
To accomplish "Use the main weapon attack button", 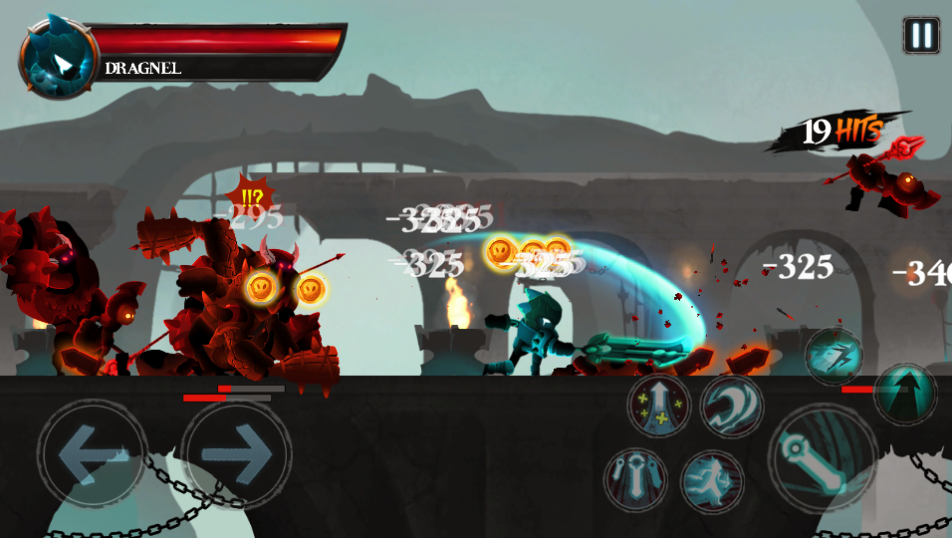I will point(822,458).
